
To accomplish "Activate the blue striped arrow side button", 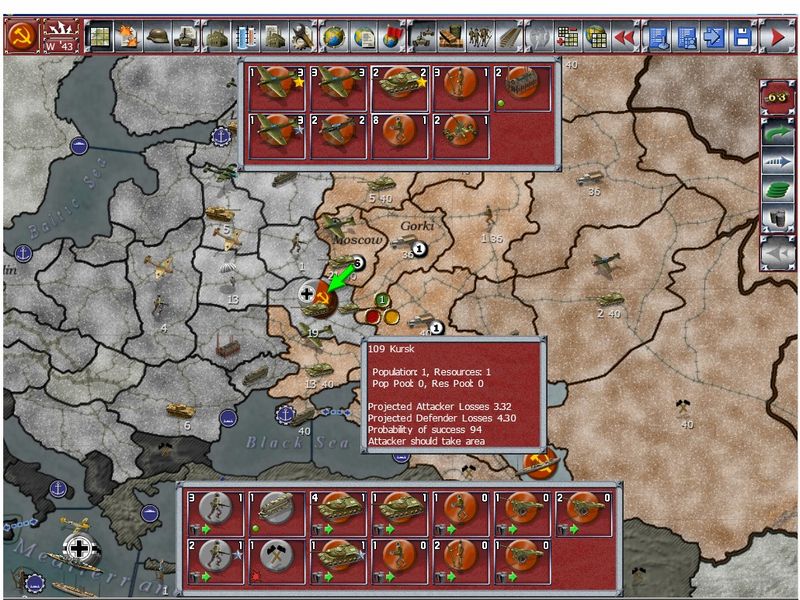I will coord(776,161).
